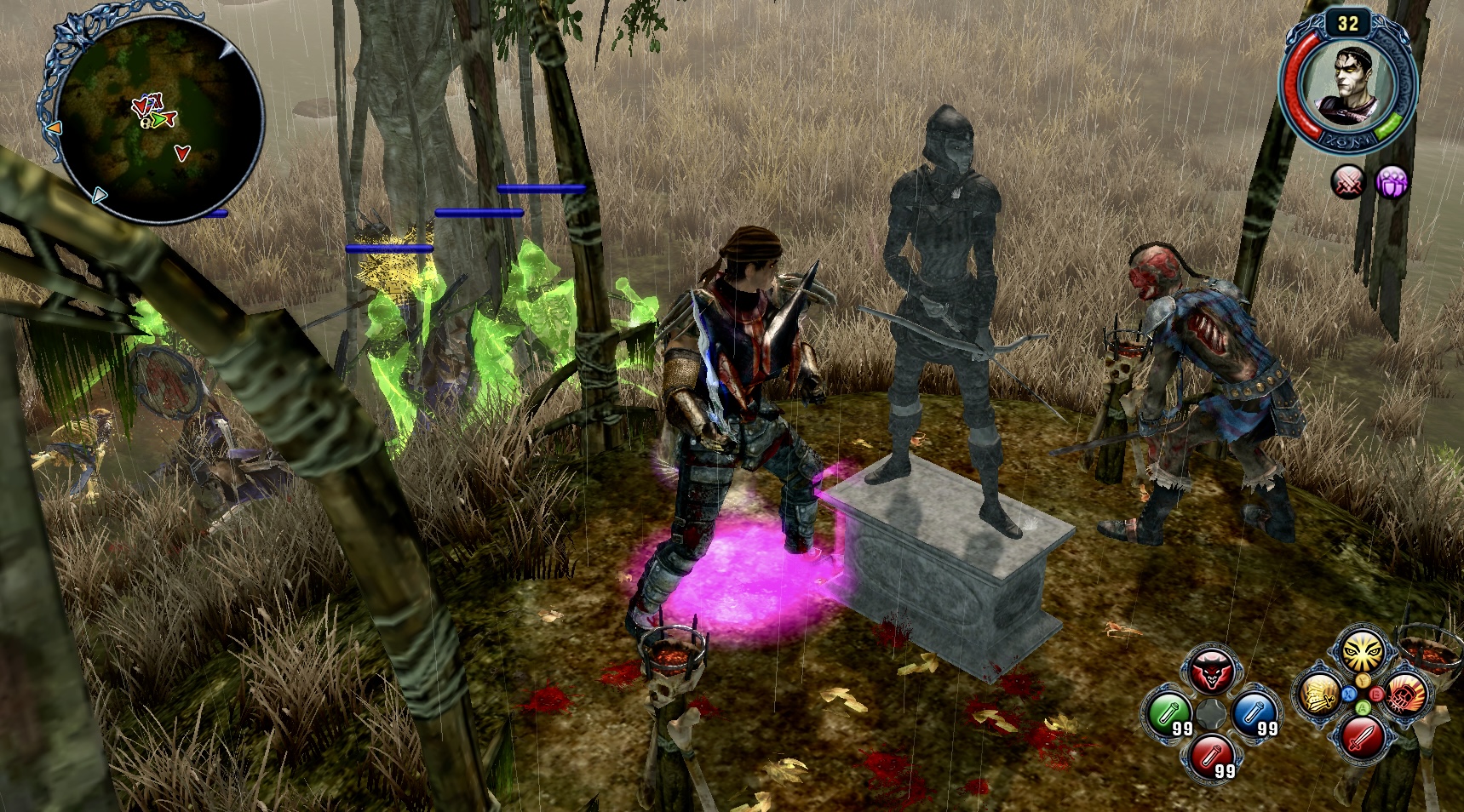Activate the golden multi-sword skill
The width and height of the screenshot is (1464, 812).
[1318, 695]
